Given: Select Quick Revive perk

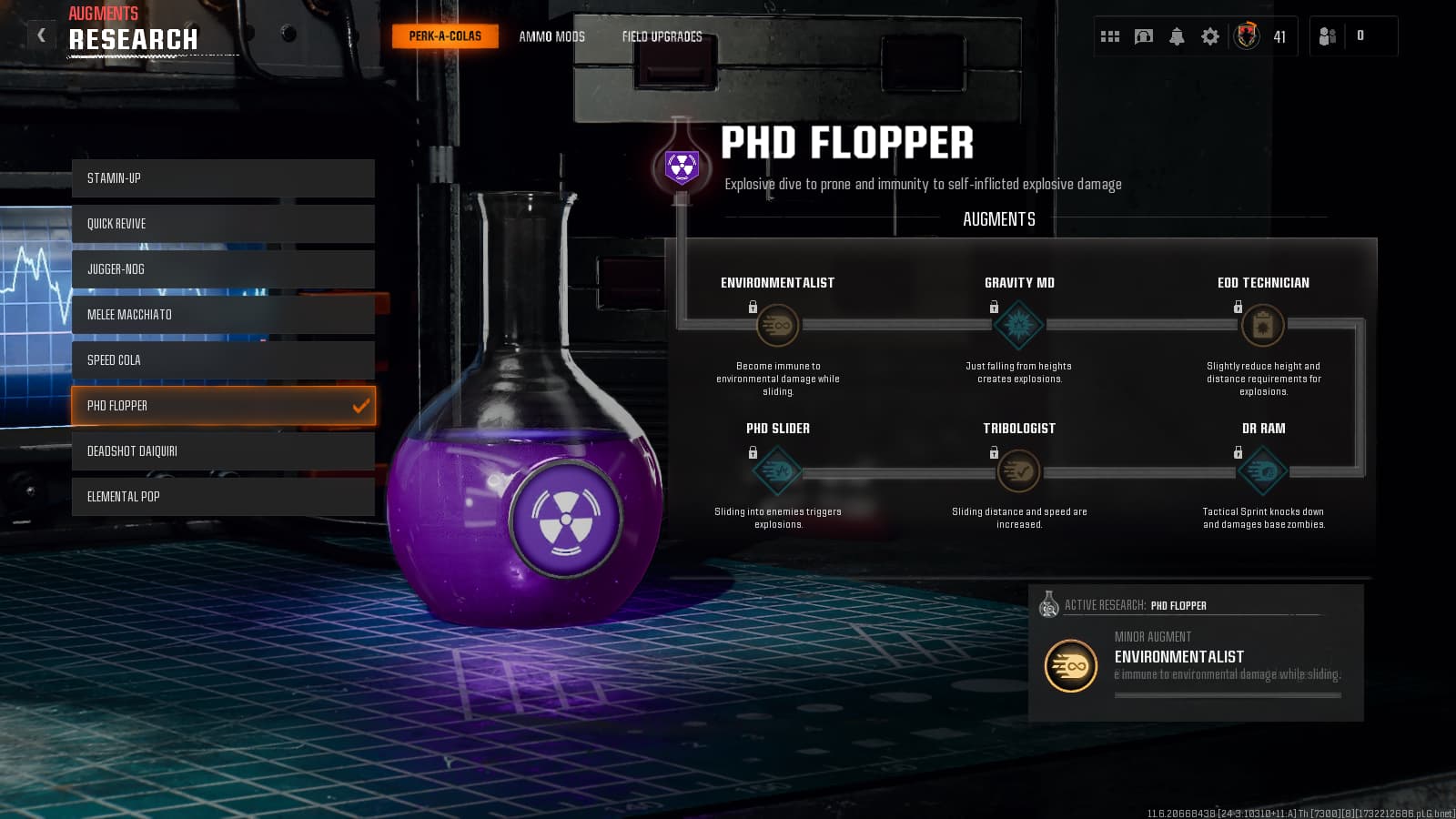Looking at the screenshot, I should point(223,224).
